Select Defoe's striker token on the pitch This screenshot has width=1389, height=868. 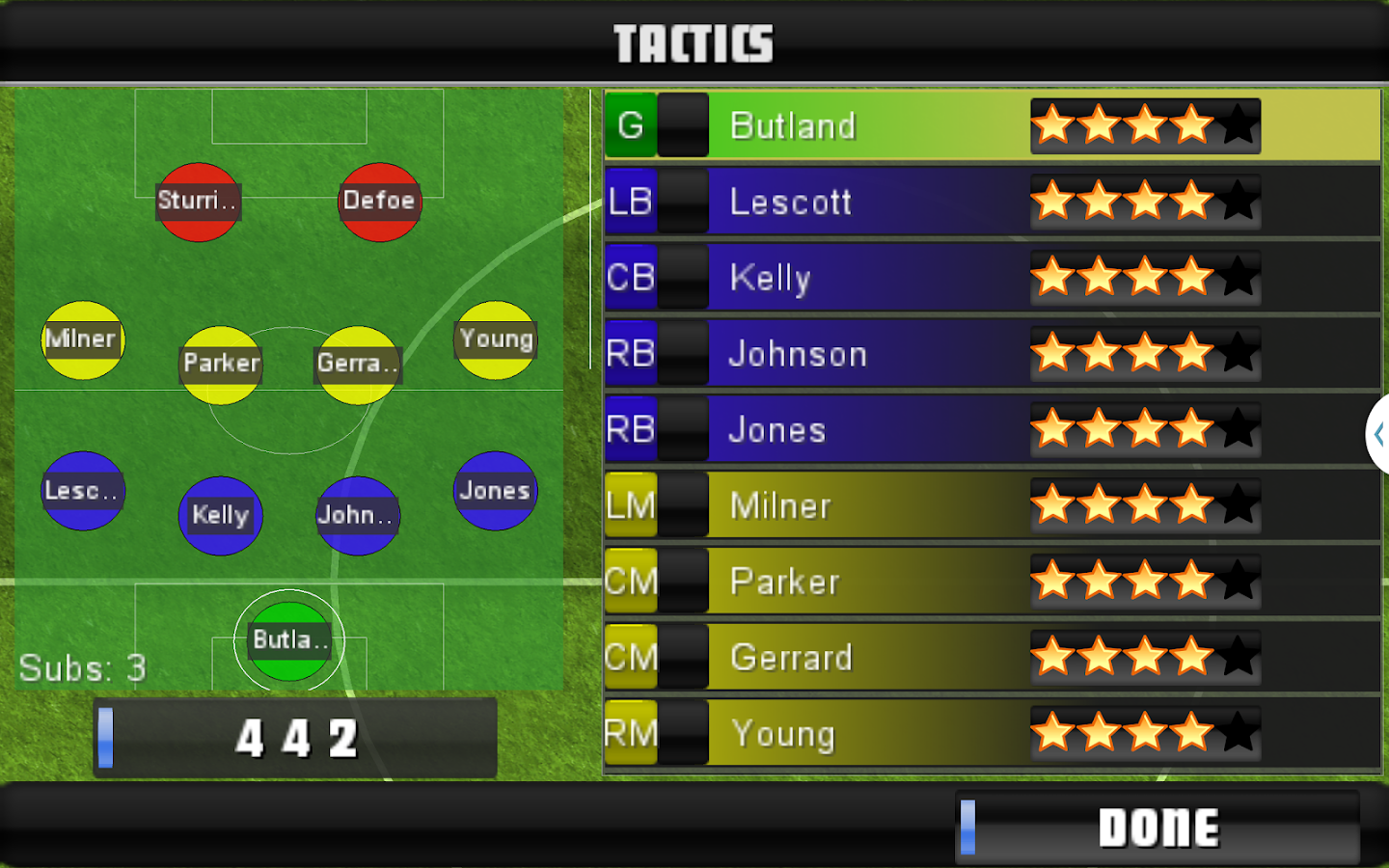[379, 202]
